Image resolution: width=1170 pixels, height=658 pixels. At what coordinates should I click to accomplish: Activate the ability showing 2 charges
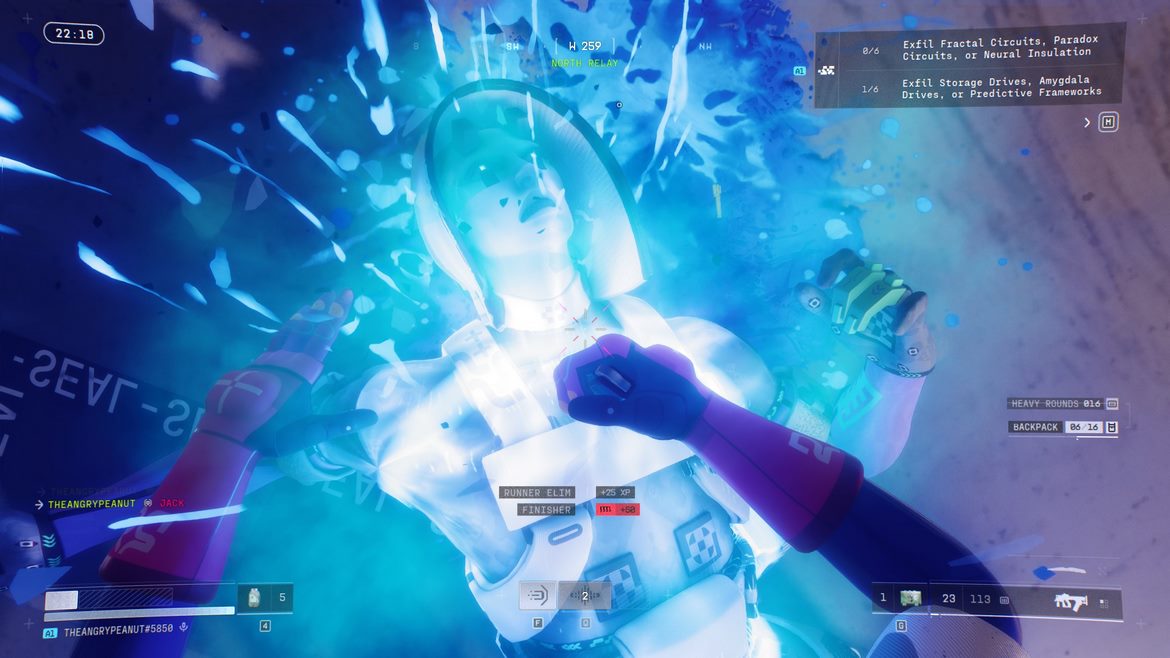[x=585, y=596]
